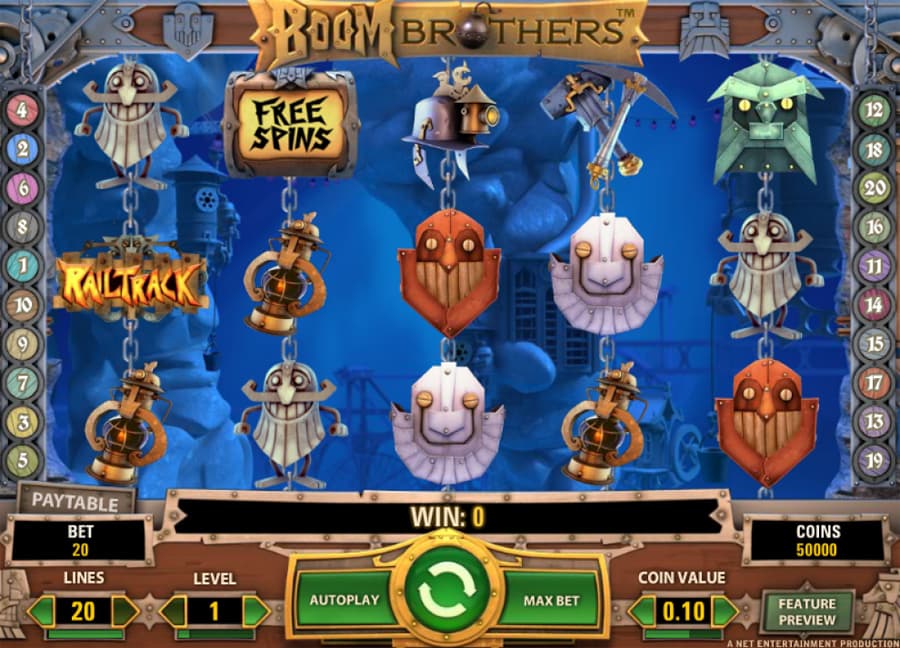Open the Feature Preview
The image size is (900, 648).
click(807, 611)
